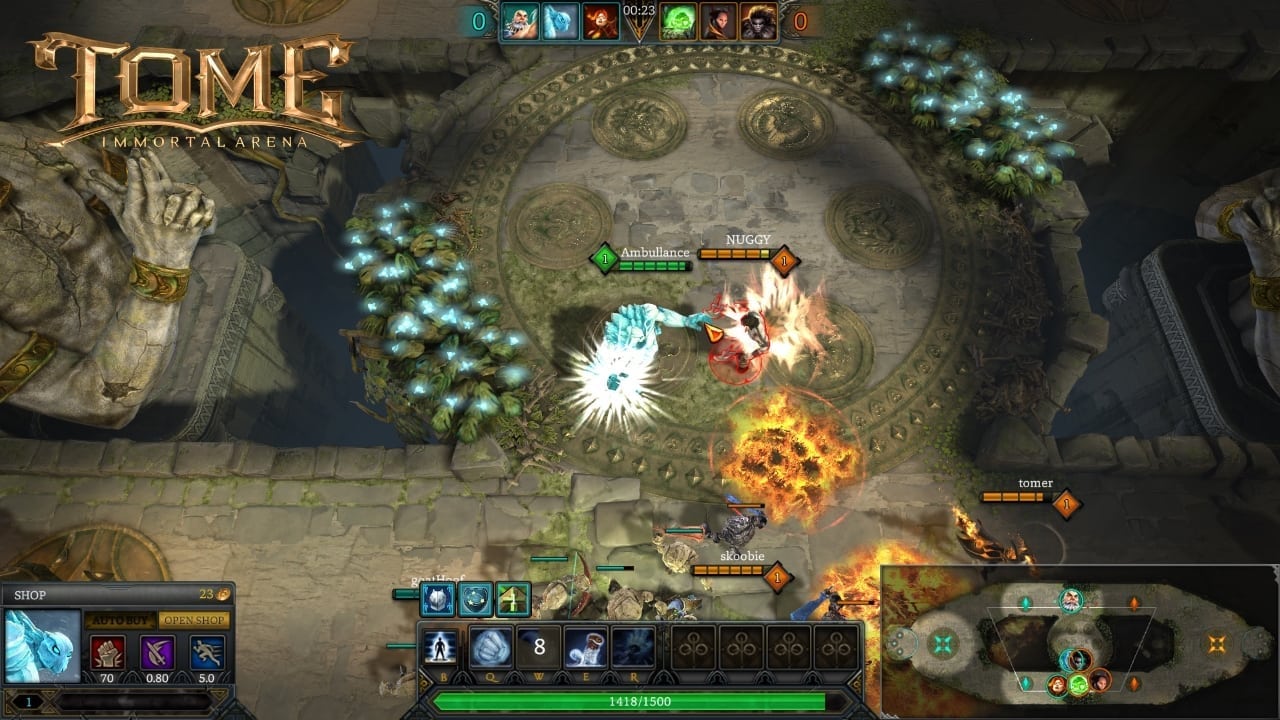Select the dark-haired woman enemy portrait

pos(718,21)
